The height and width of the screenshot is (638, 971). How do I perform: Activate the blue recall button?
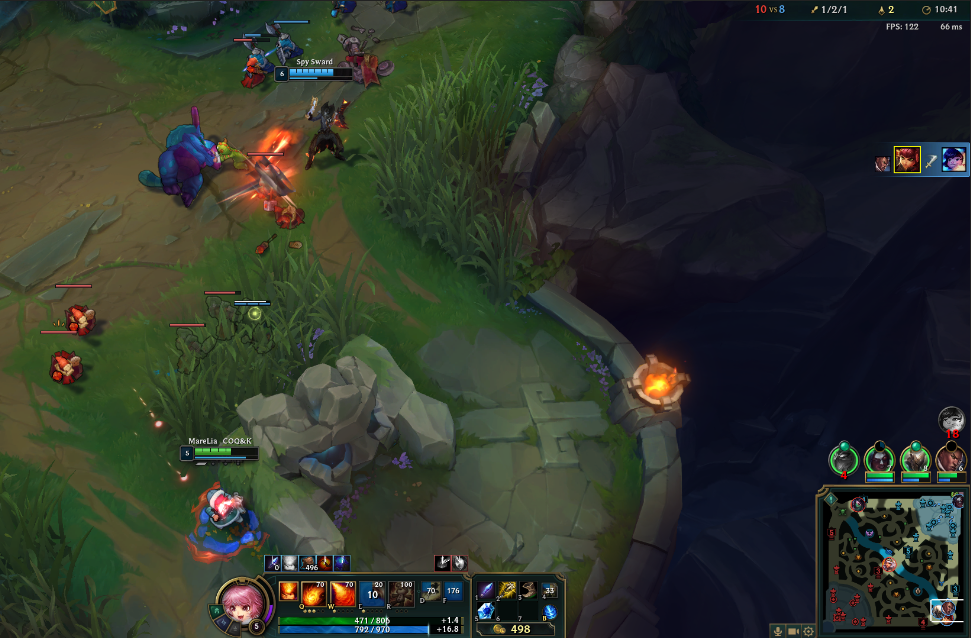pyautogui.click(x=549, y=611)
